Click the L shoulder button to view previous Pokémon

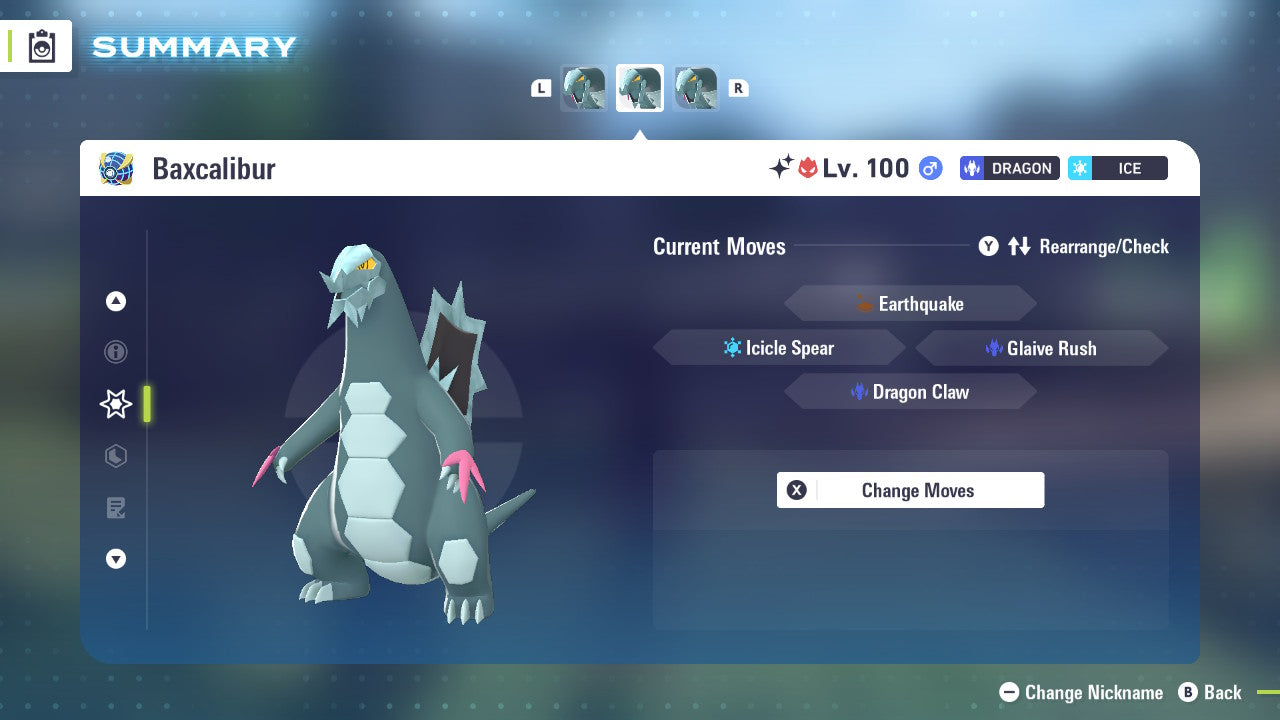pyautogui.click(x=541, y=87)
